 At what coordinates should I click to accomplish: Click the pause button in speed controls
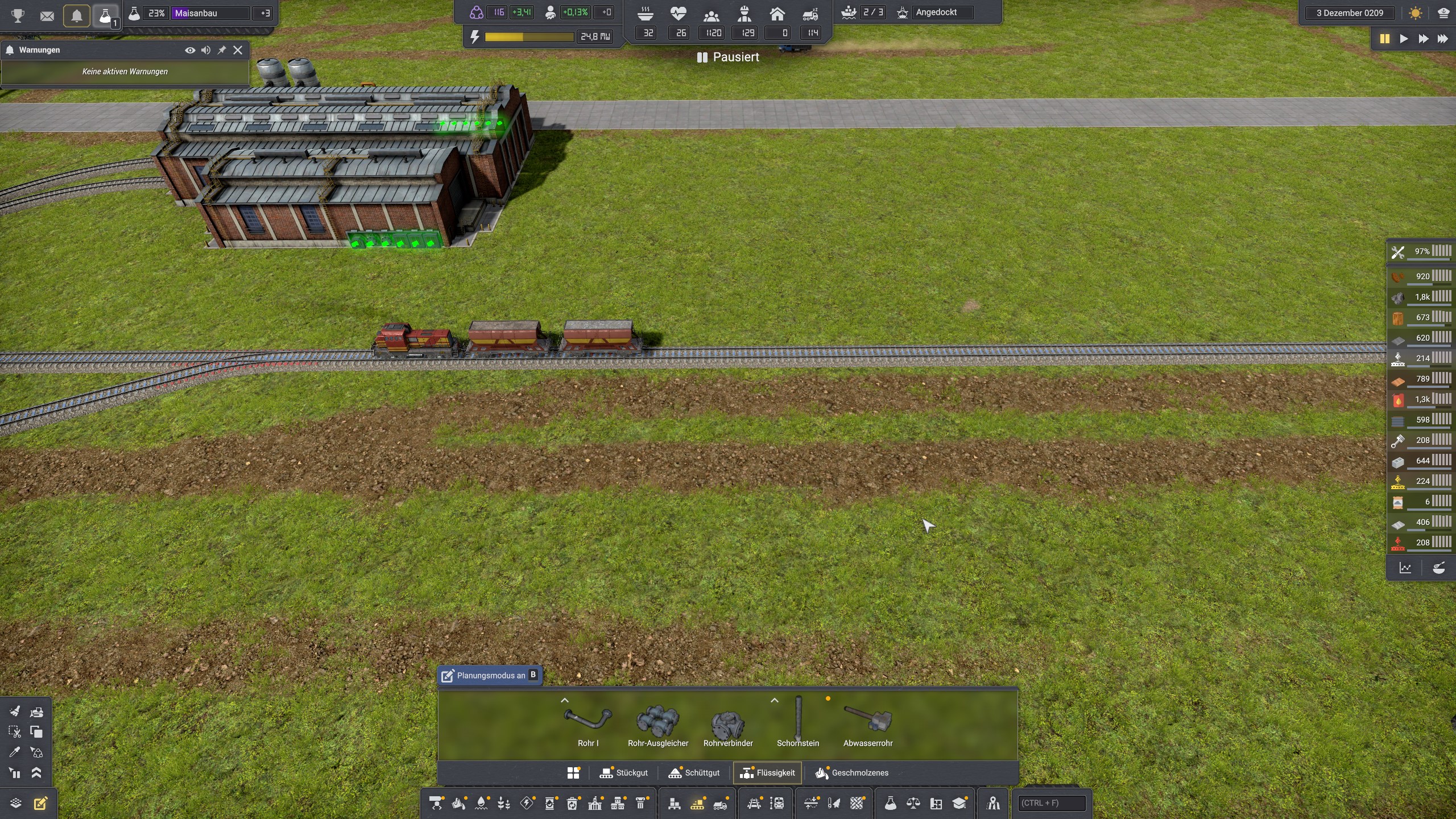click(1384, 39)
